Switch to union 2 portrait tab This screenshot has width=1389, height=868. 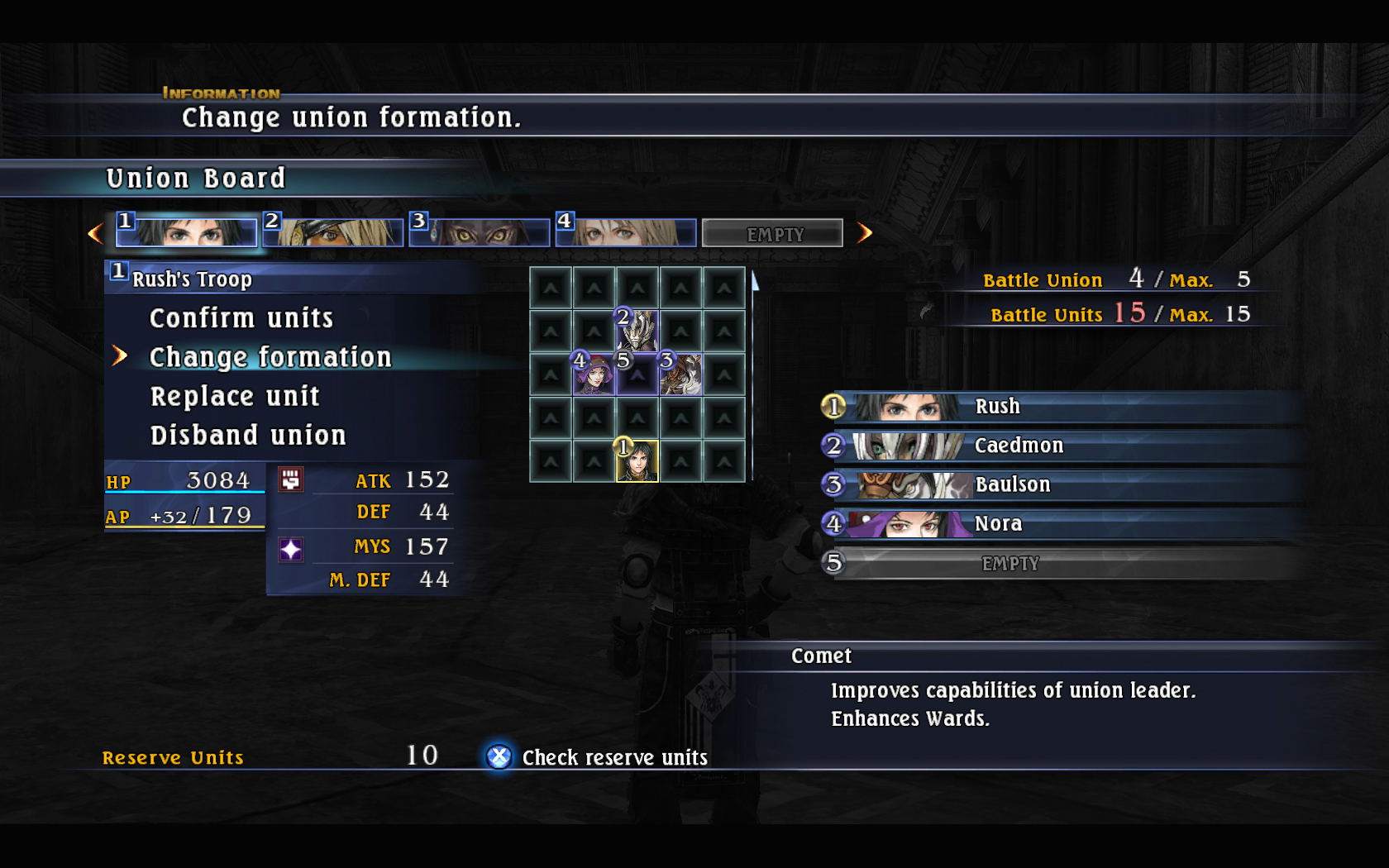[x=333, y=232]
